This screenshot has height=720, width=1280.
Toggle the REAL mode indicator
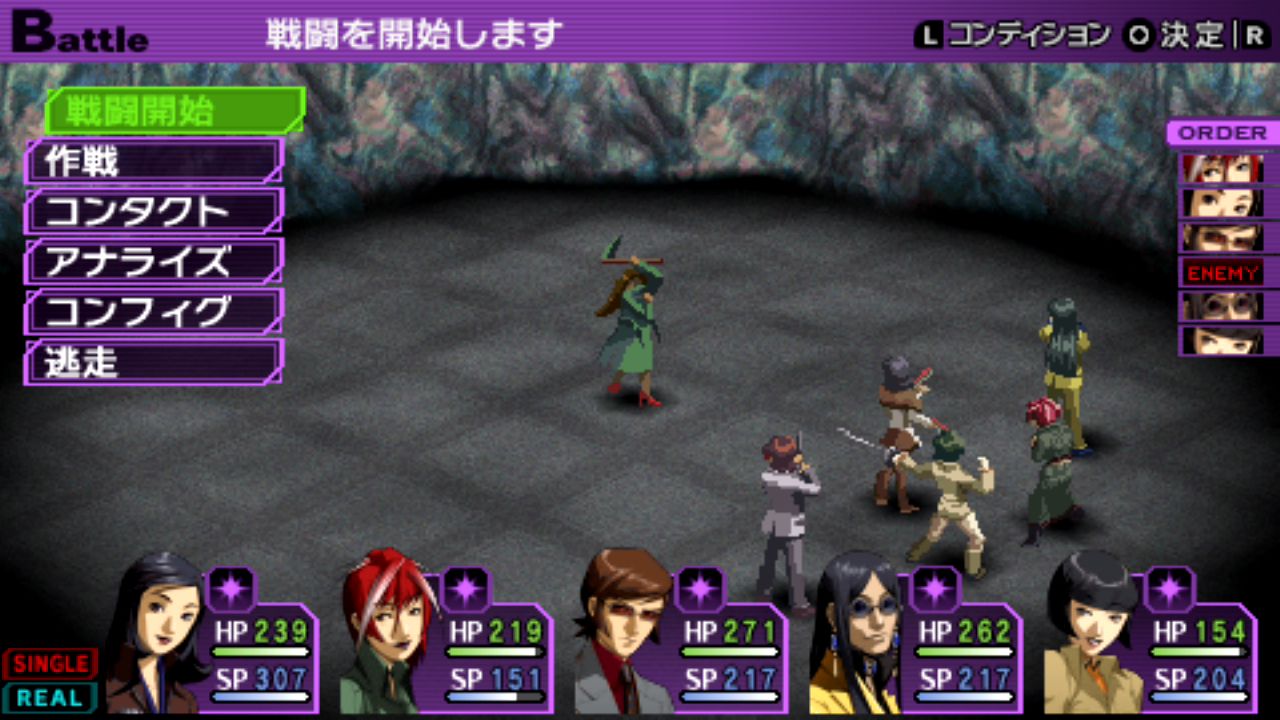click(x=50, y=697)
